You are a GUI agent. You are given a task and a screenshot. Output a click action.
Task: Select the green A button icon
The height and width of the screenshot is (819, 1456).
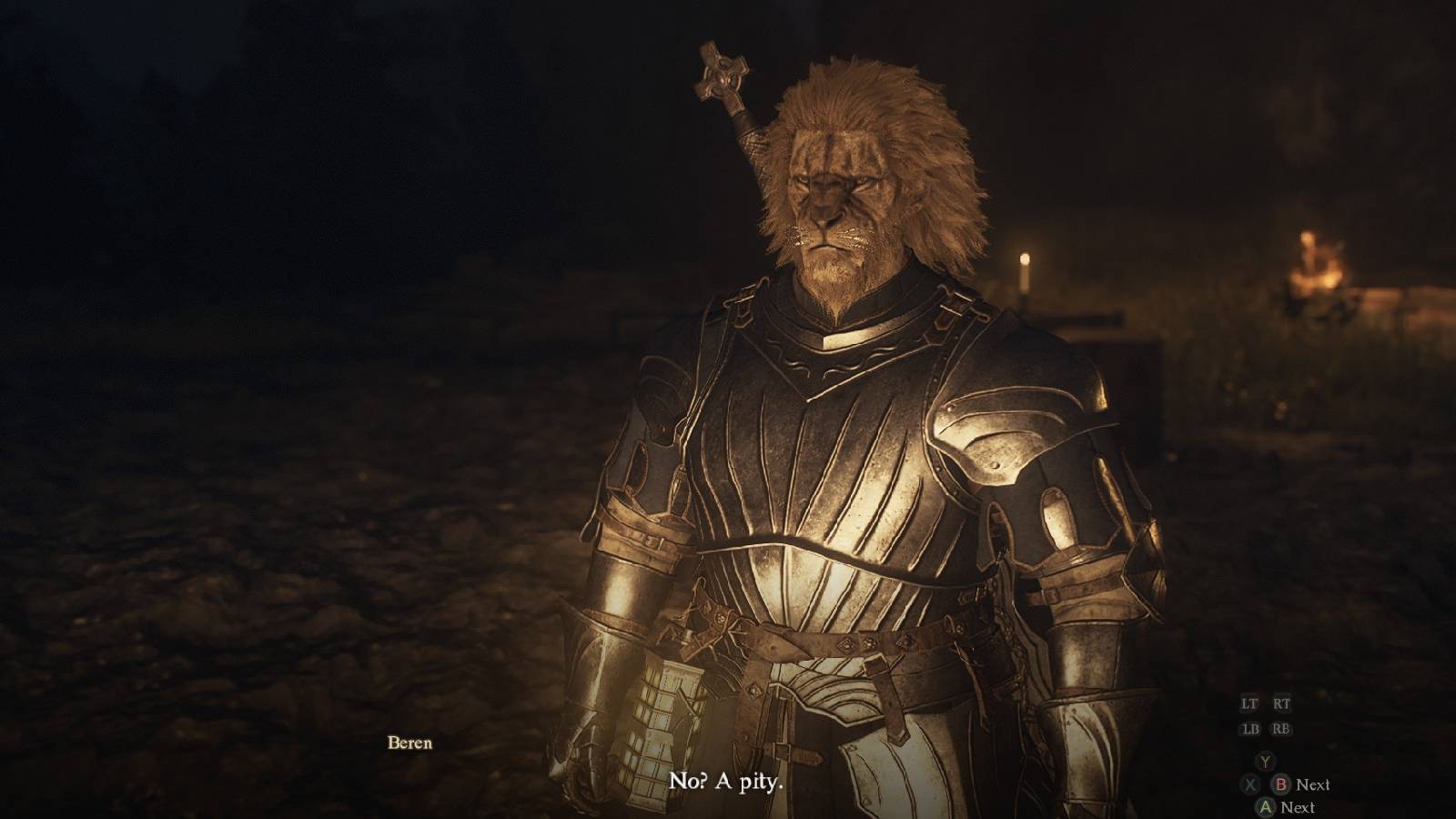(1266, 807)
